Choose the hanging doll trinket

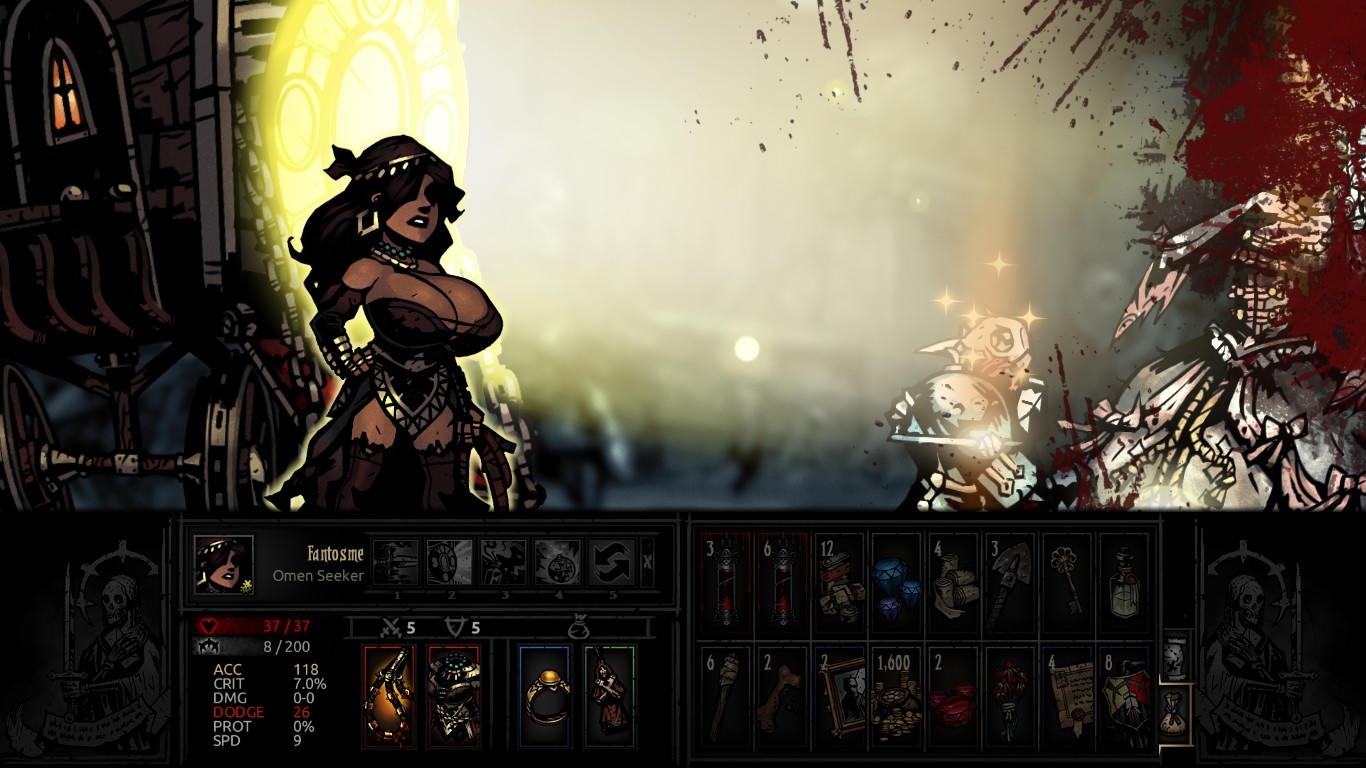coord(609,697)
